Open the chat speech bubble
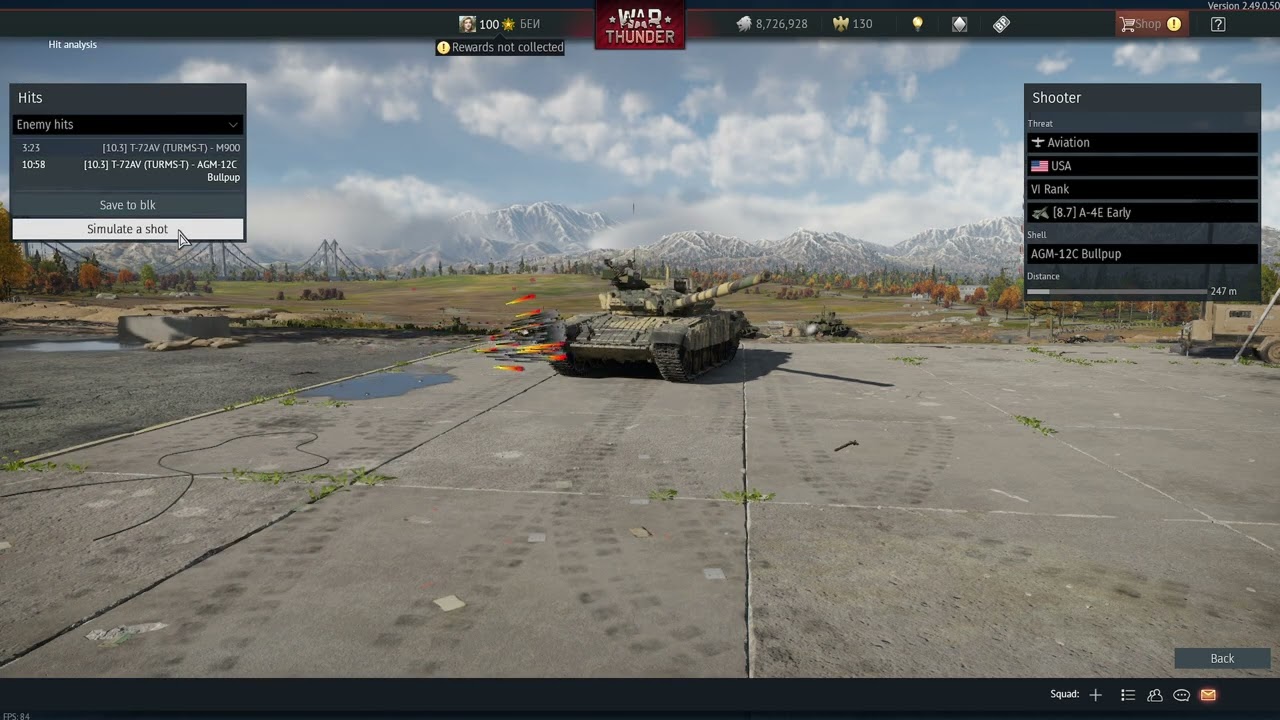Viewport: 1280px width, 720px height. click(x=1181, y=695)
